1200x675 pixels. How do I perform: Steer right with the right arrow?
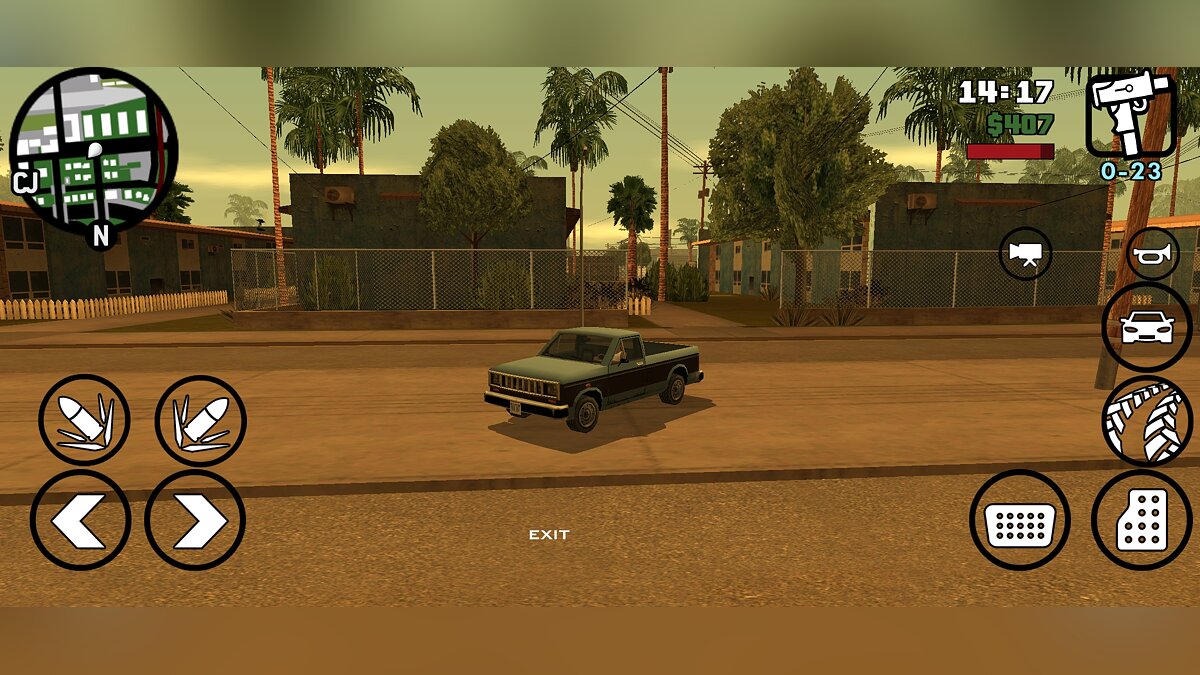point(195,520)
